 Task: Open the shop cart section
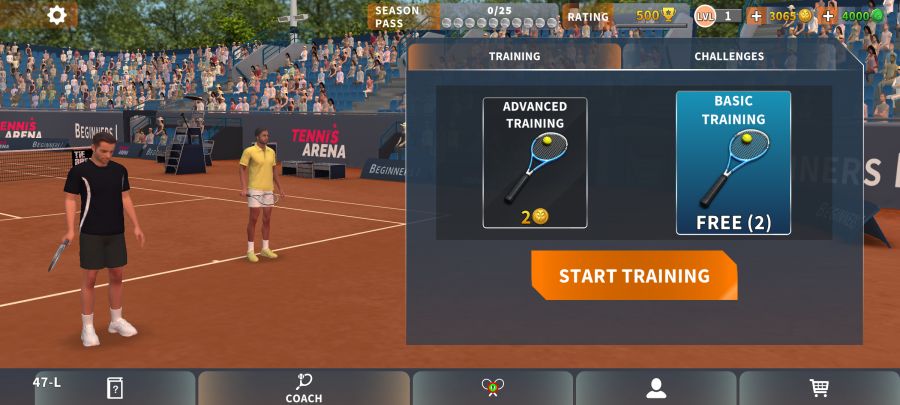(819, 388)
